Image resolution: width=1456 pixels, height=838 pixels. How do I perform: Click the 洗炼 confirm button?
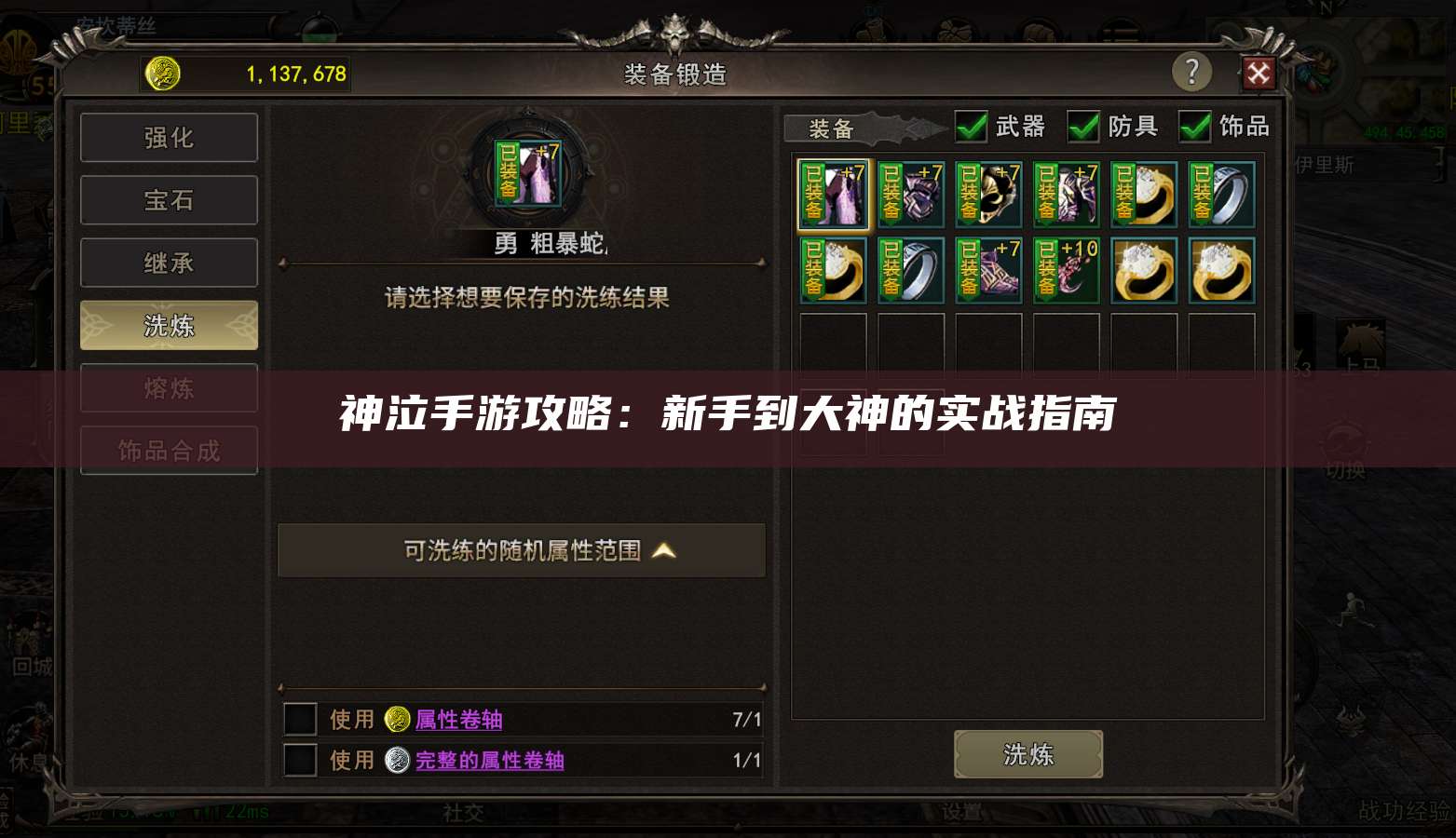pyautogui.click(x=1027, y=754)
